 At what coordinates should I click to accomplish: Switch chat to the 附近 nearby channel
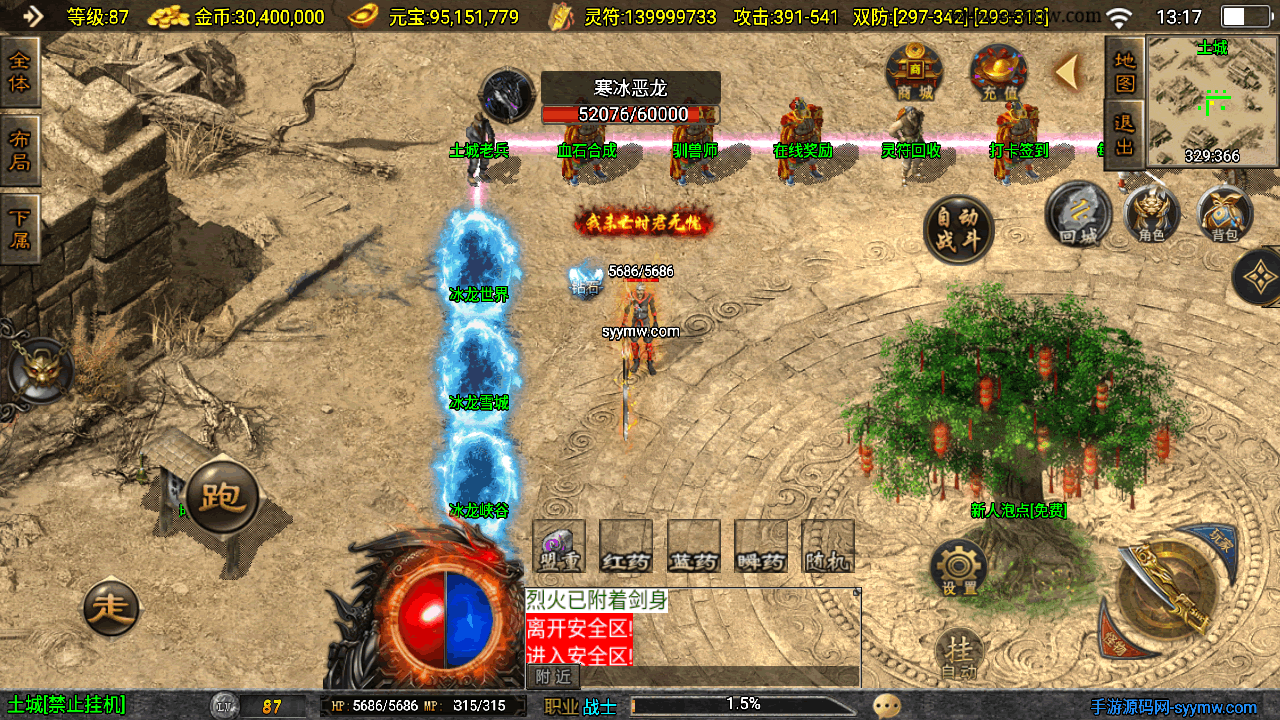(553, 677)
